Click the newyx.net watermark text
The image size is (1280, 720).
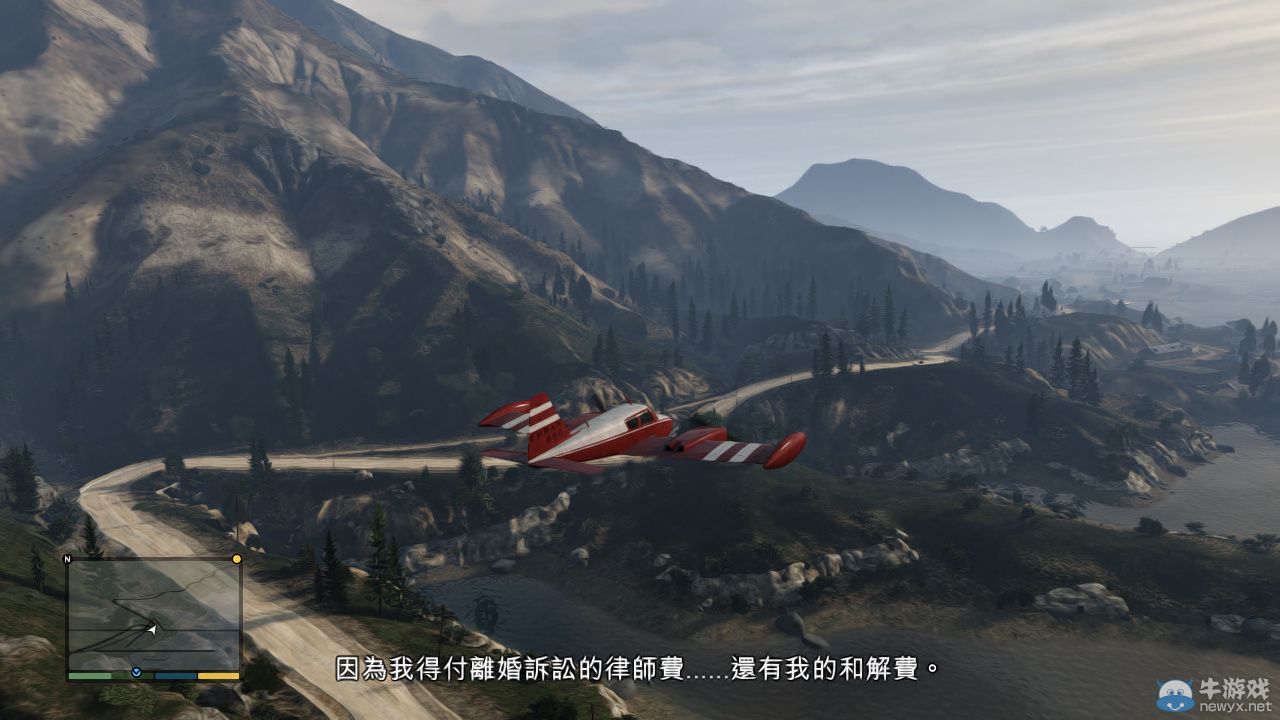coord(1235,706)
